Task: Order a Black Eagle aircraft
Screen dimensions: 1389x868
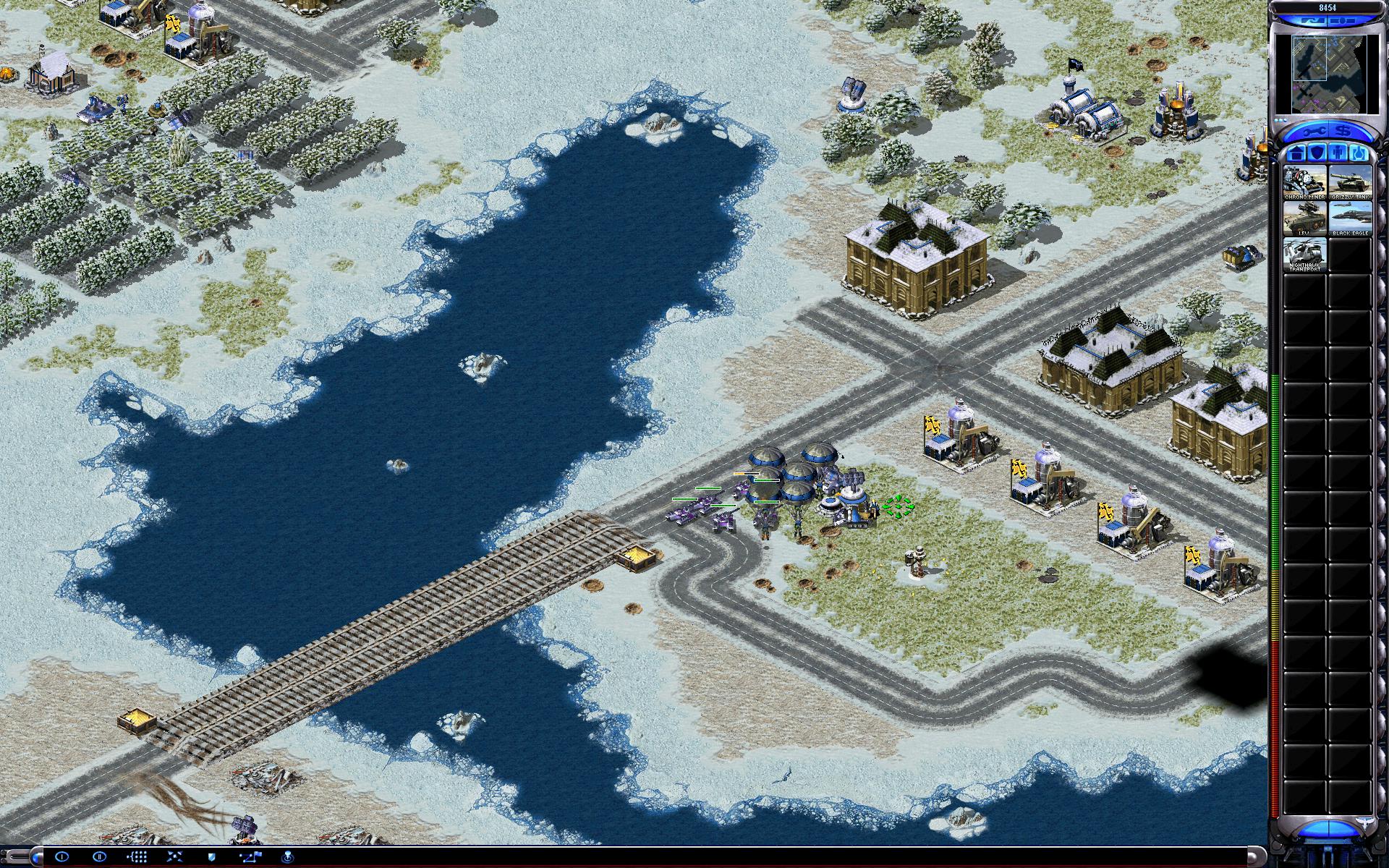Action: click(x=1350, y=218)
